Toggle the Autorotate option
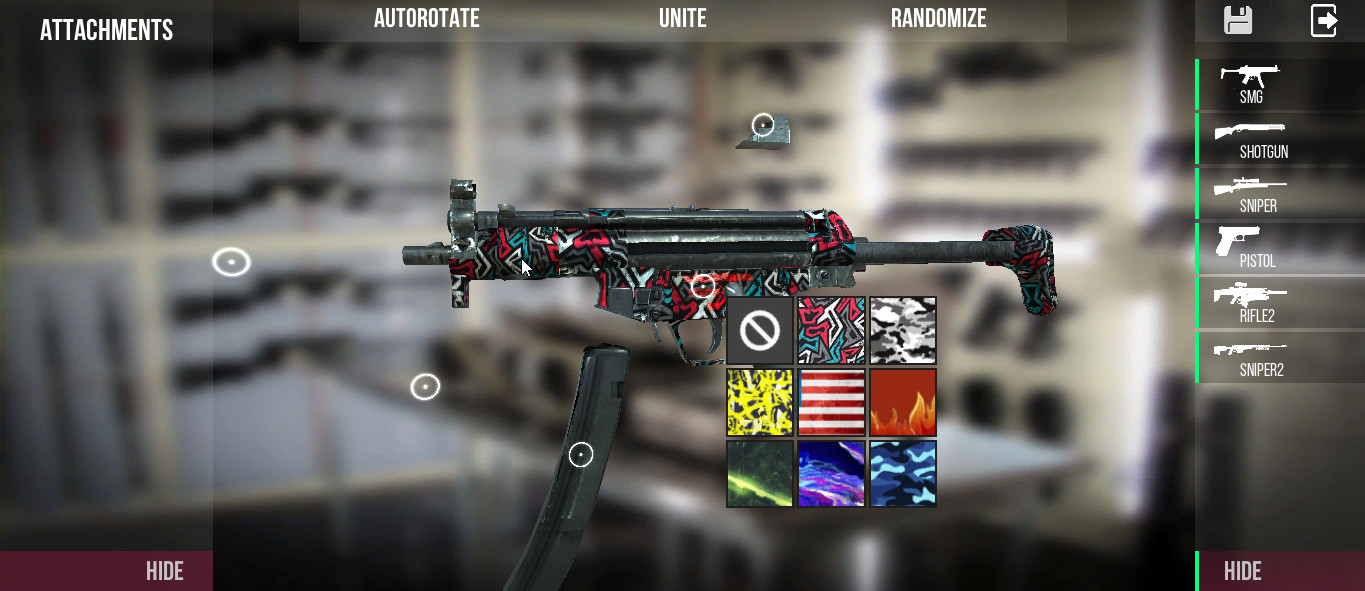This screenshot has height=591, width=1365. click(x=426, y=19)
